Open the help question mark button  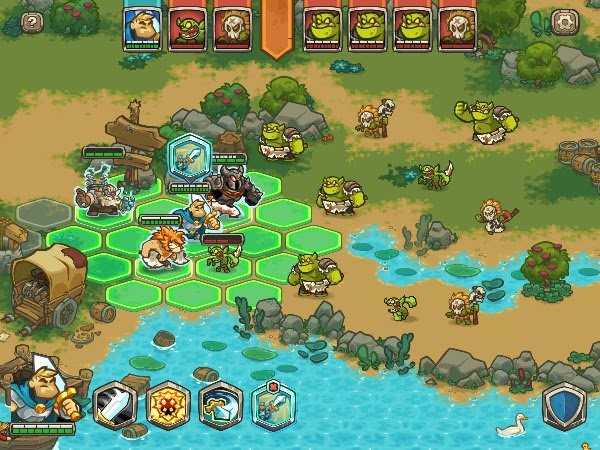coord(33,20)
